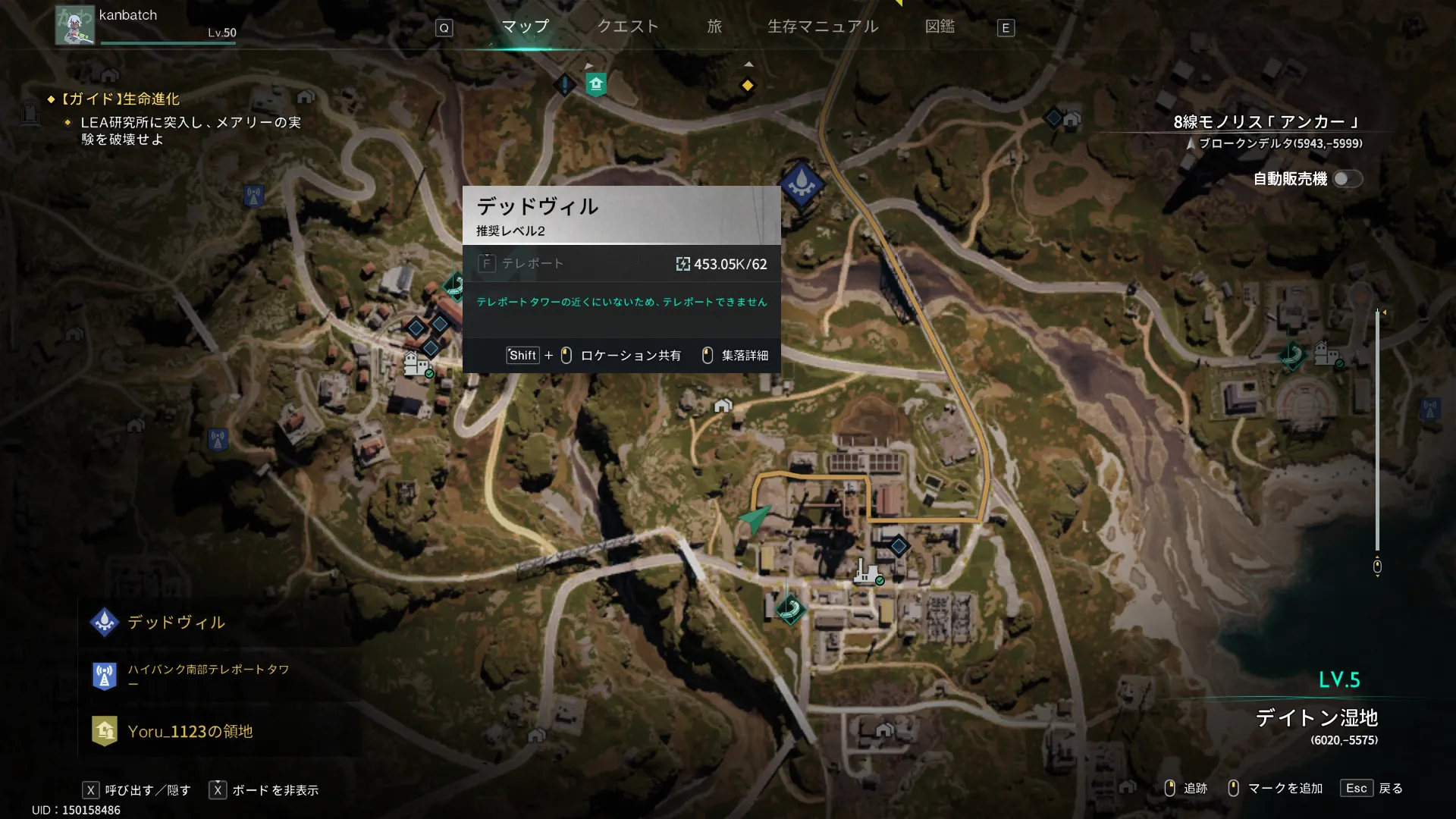
Task: Click the yellow diamond quest marker
Action: (747, 86)
